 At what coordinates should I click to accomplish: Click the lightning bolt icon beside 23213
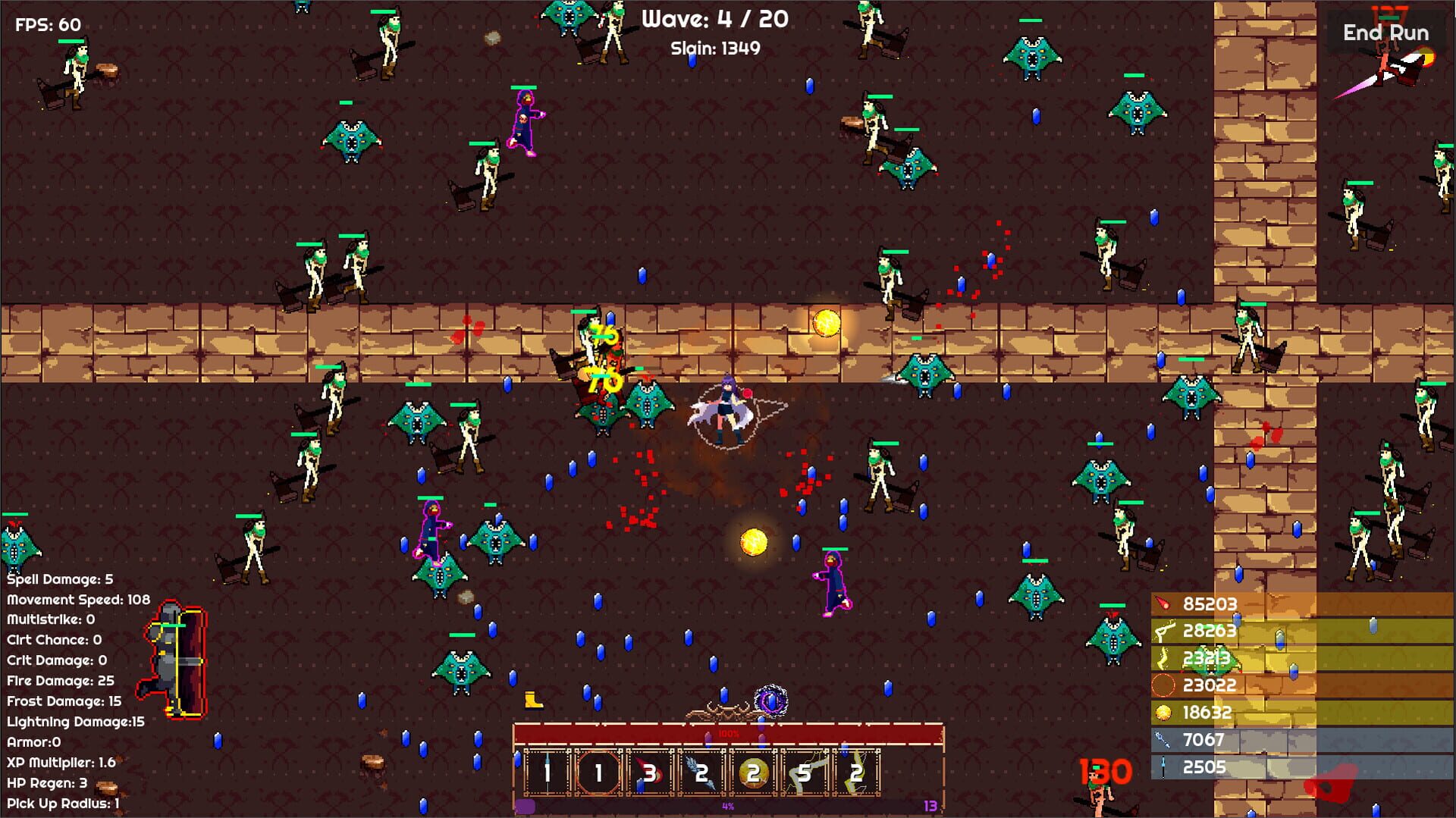(x=1163, y=658)
